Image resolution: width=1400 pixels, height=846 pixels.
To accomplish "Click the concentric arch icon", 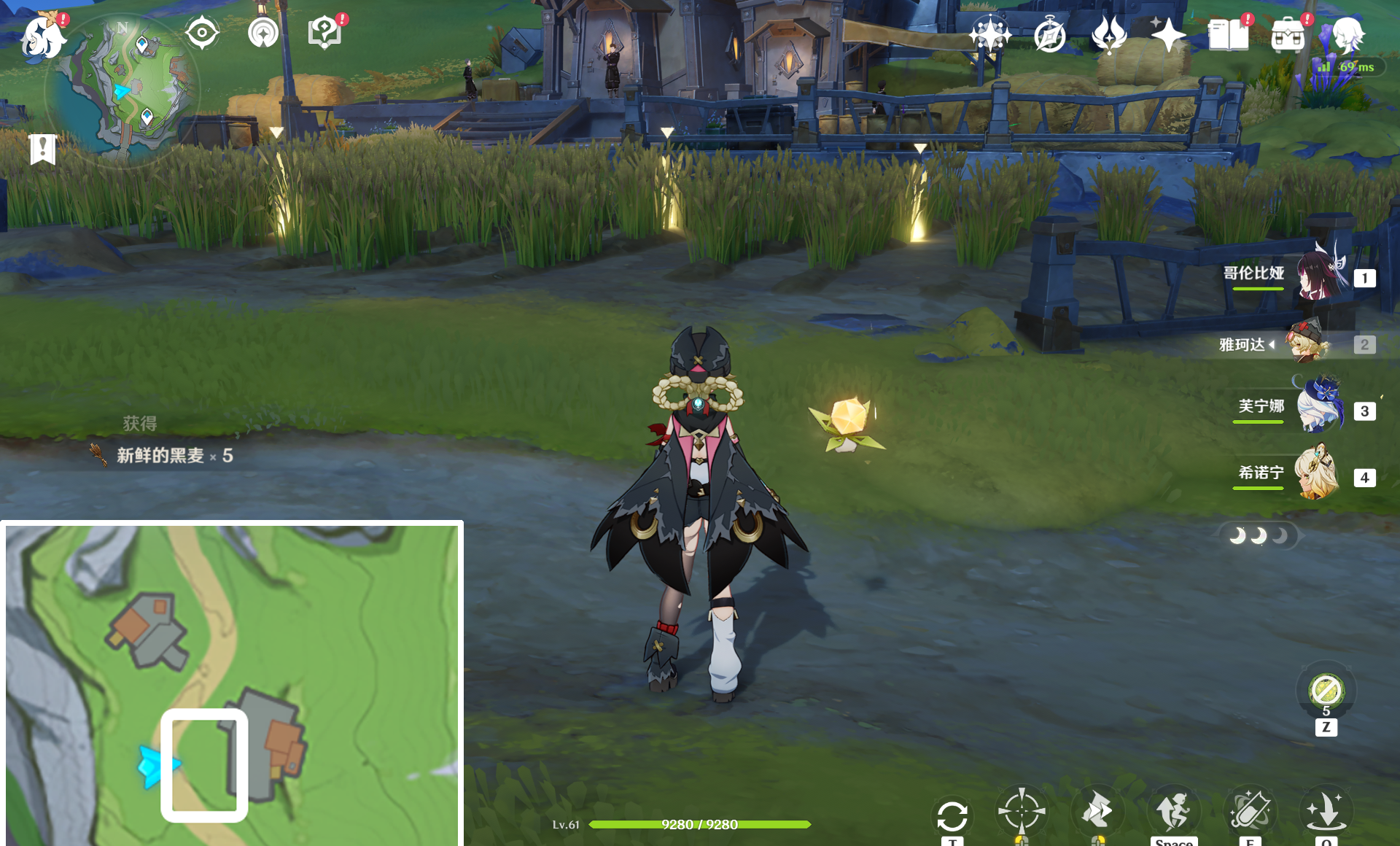I will (x=263, y=33).
